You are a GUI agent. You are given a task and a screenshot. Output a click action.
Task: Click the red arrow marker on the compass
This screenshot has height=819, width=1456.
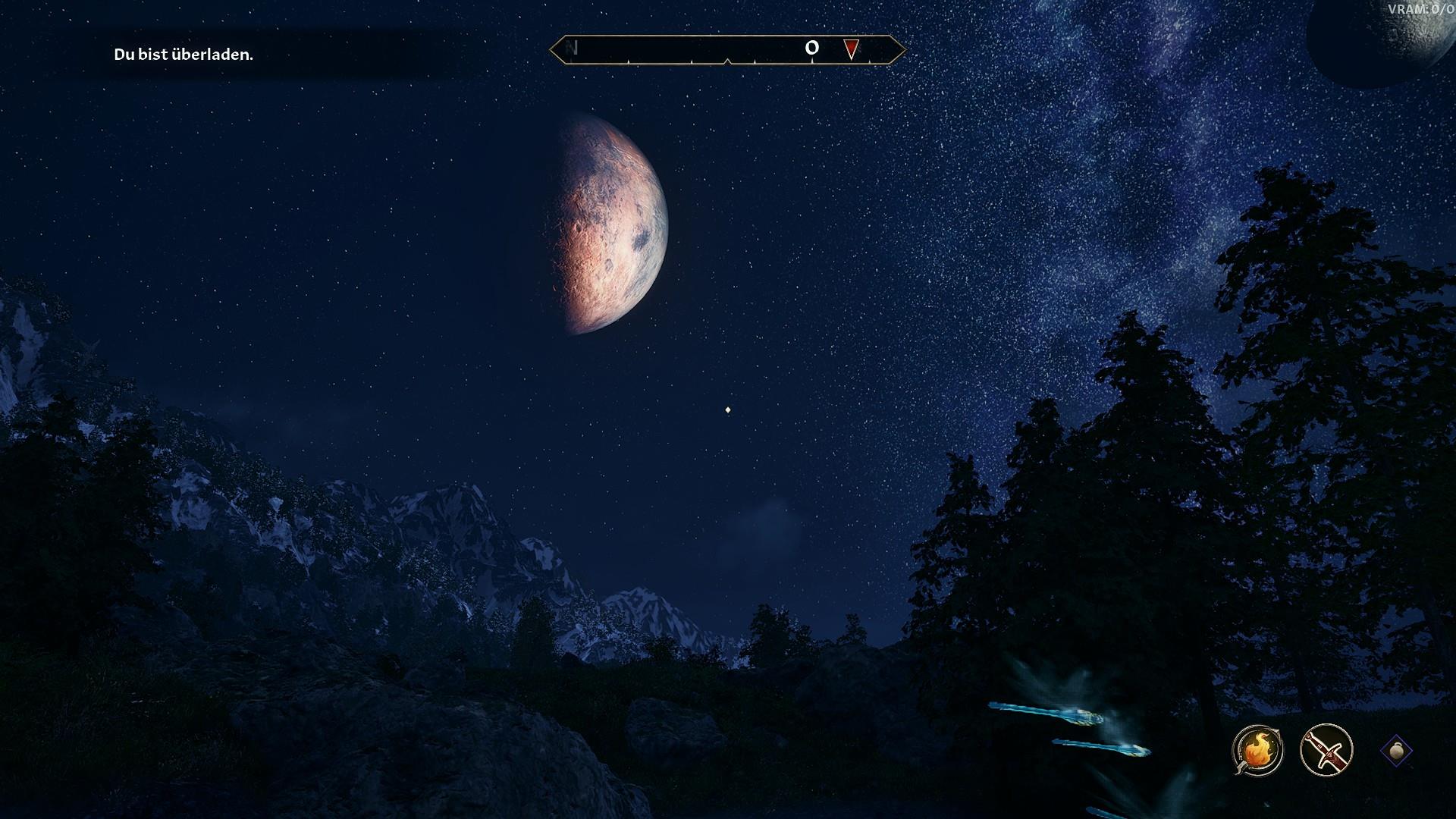[x=851, y=49]
